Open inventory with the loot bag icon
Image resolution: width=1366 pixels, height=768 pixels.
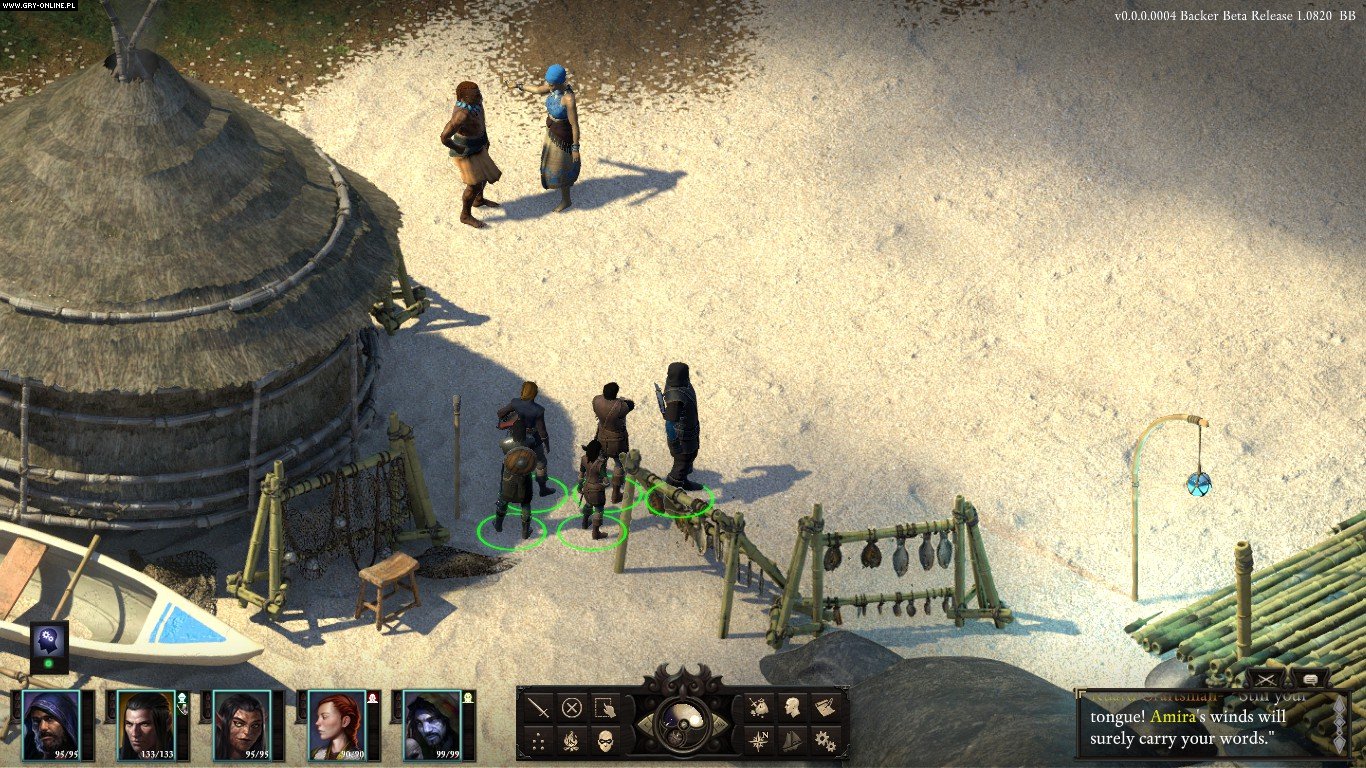pos(760,708)
